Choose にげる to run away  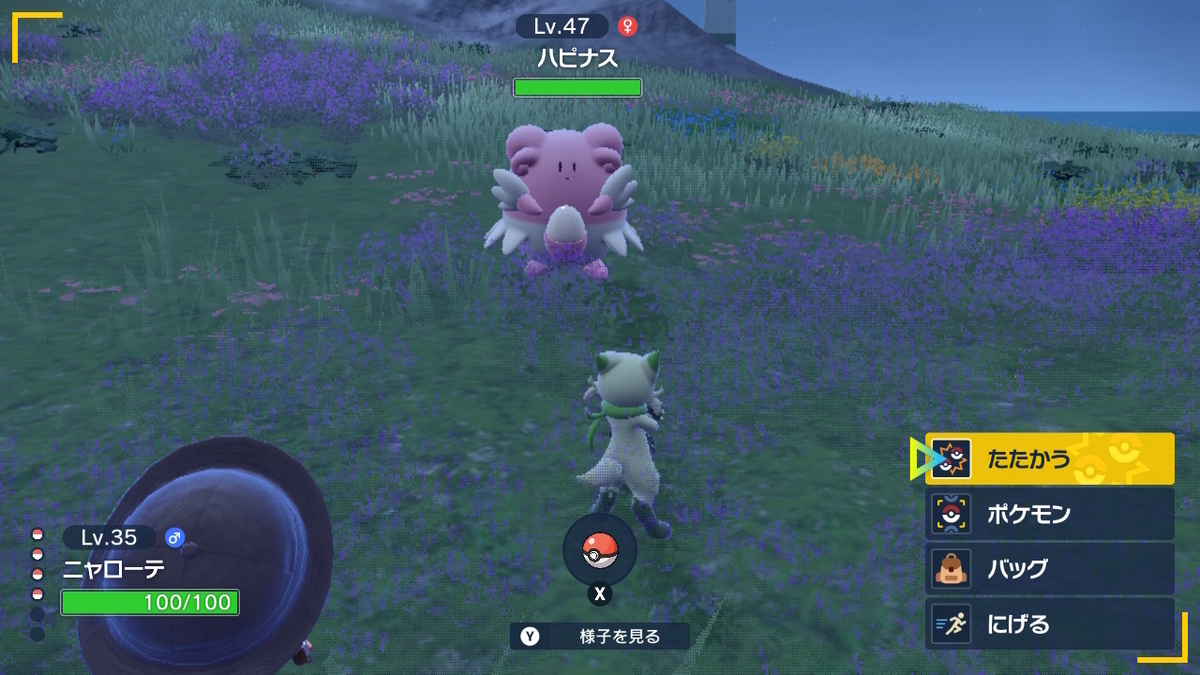1049,624
